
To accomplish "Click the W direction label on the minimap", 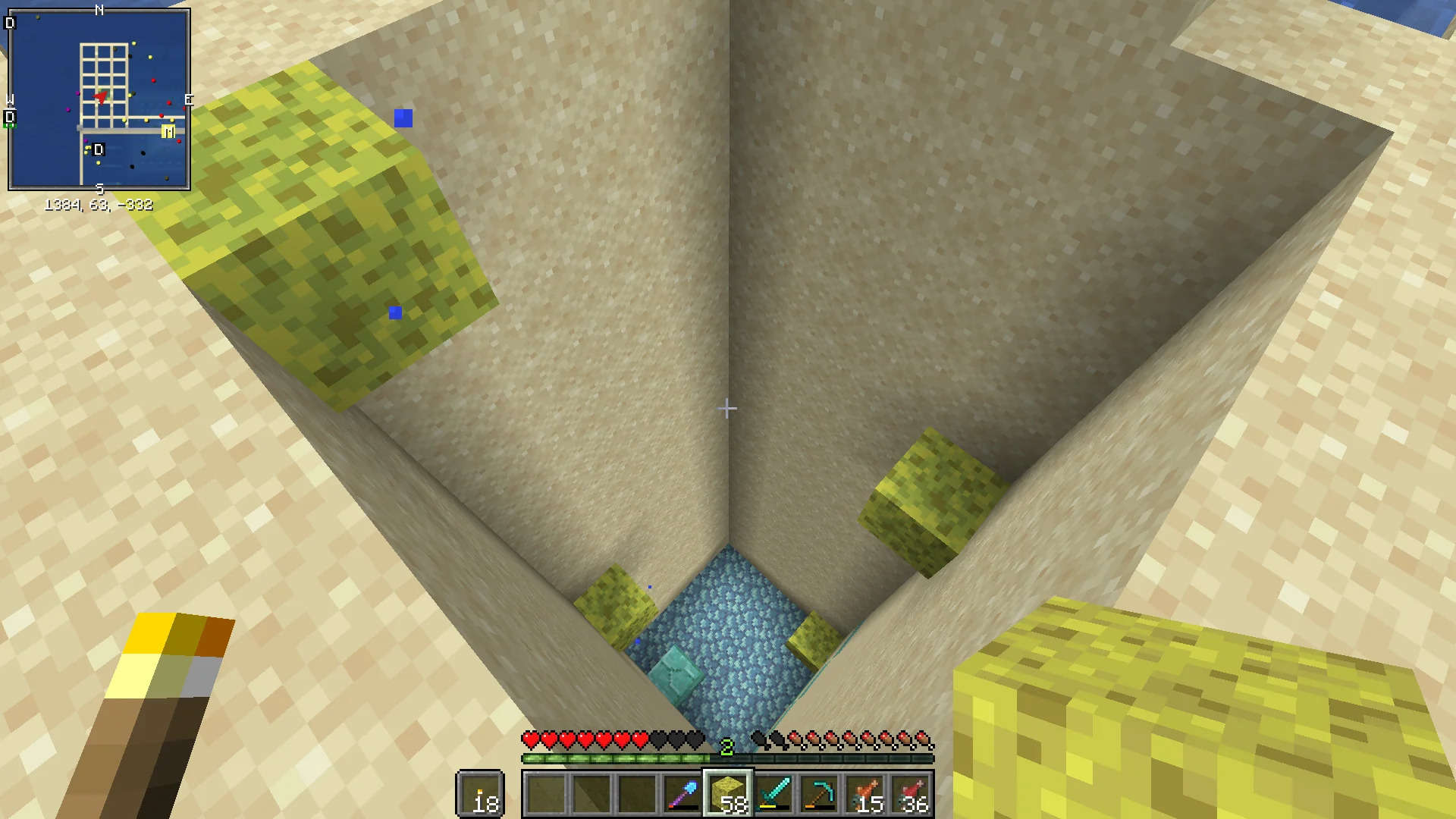I will click(x=9, y=99).
